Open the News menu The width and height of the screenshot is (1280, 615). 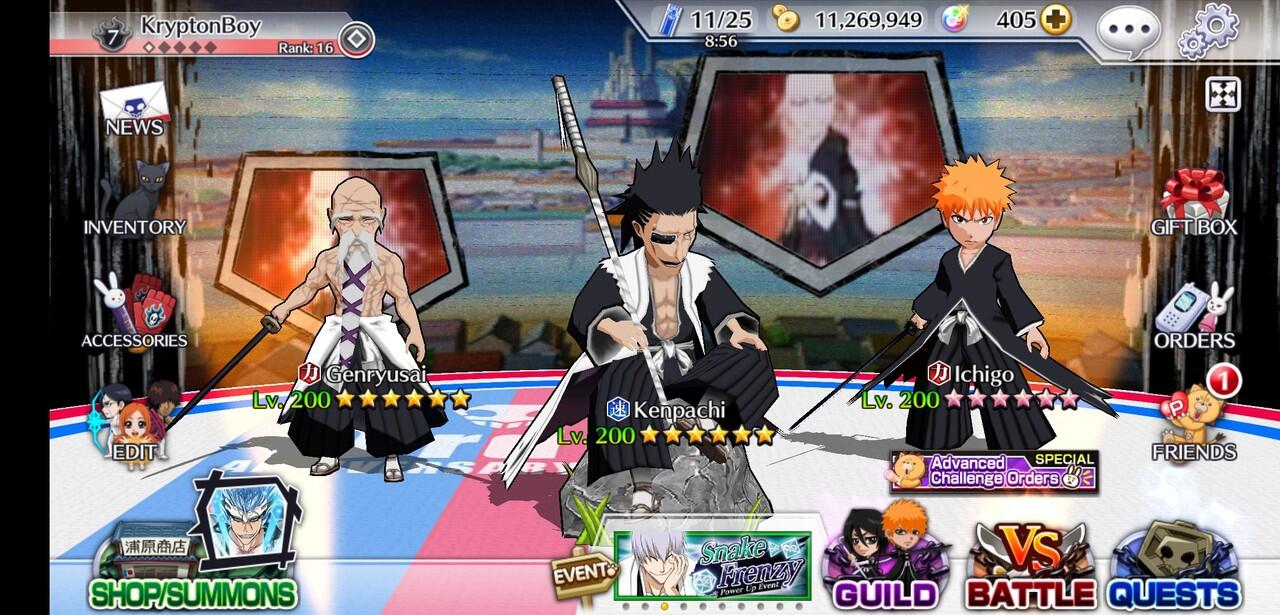[x=134, y=110]
